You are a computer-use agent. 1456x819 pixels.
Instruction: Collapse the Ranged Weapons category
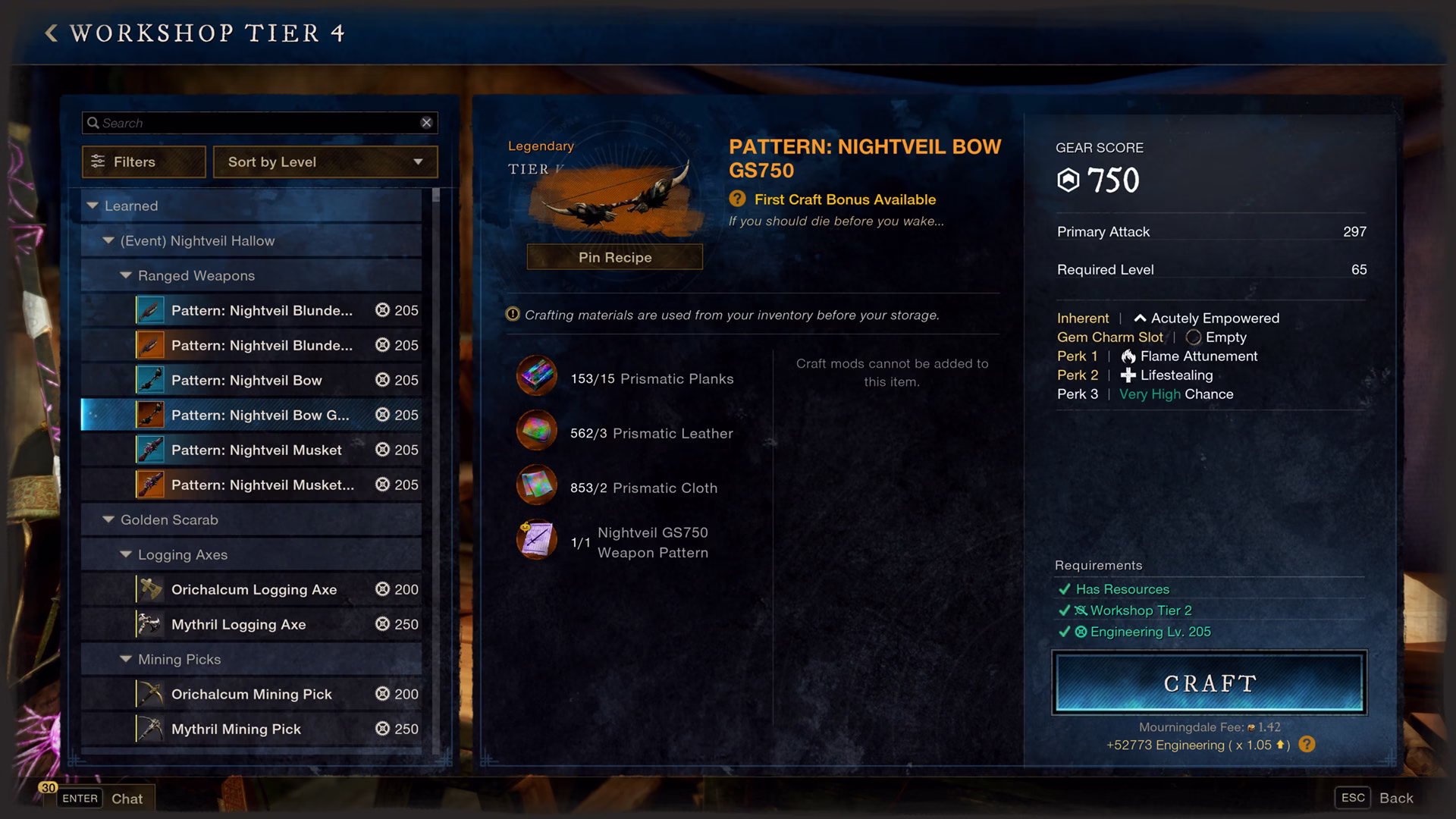[x=126, y=275]
